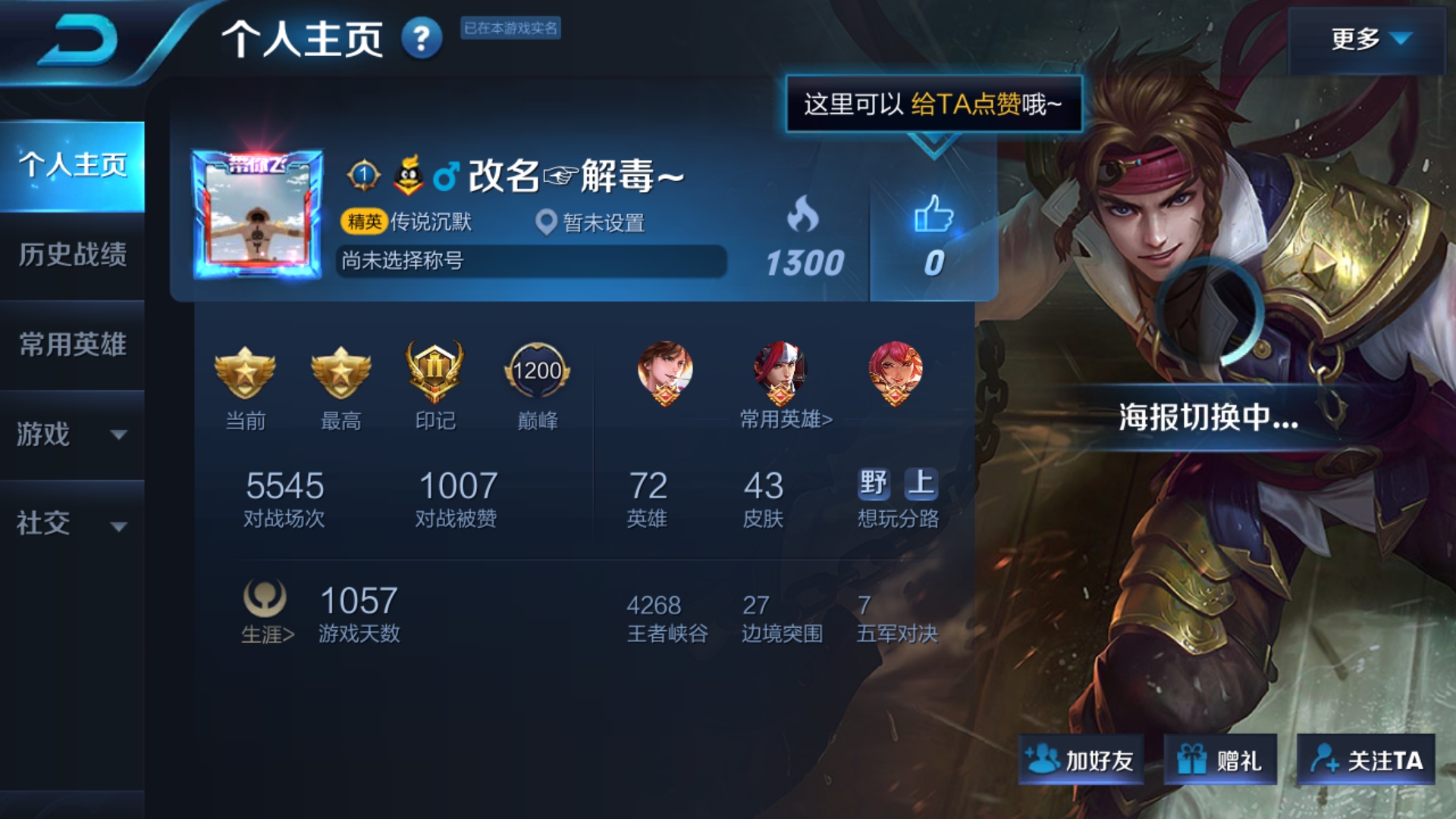Screen dimensions: 1456x819
Task: Open the help question mark icon
Action: coord(422,39)
